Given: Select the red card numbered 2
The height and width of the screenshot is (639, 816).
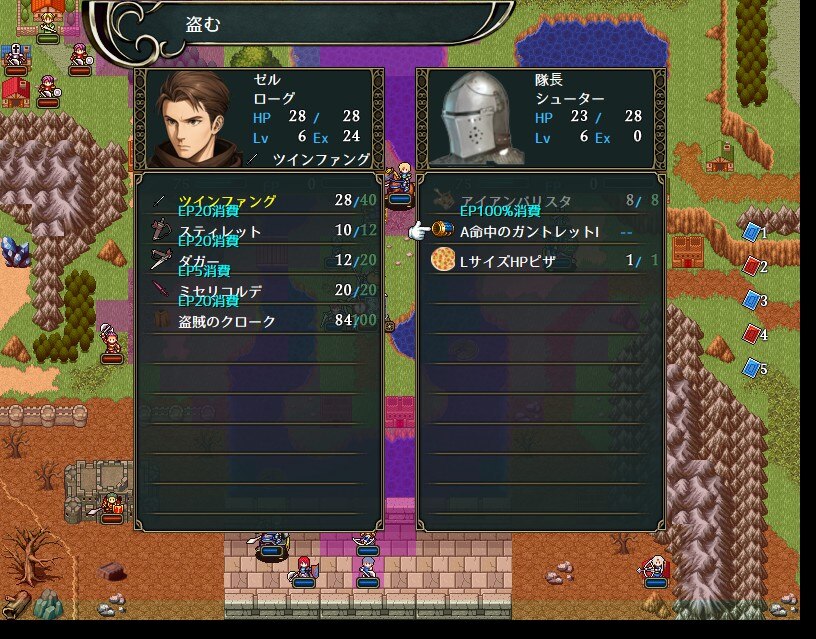Looking at the screenshot, I should click(752, 266).
